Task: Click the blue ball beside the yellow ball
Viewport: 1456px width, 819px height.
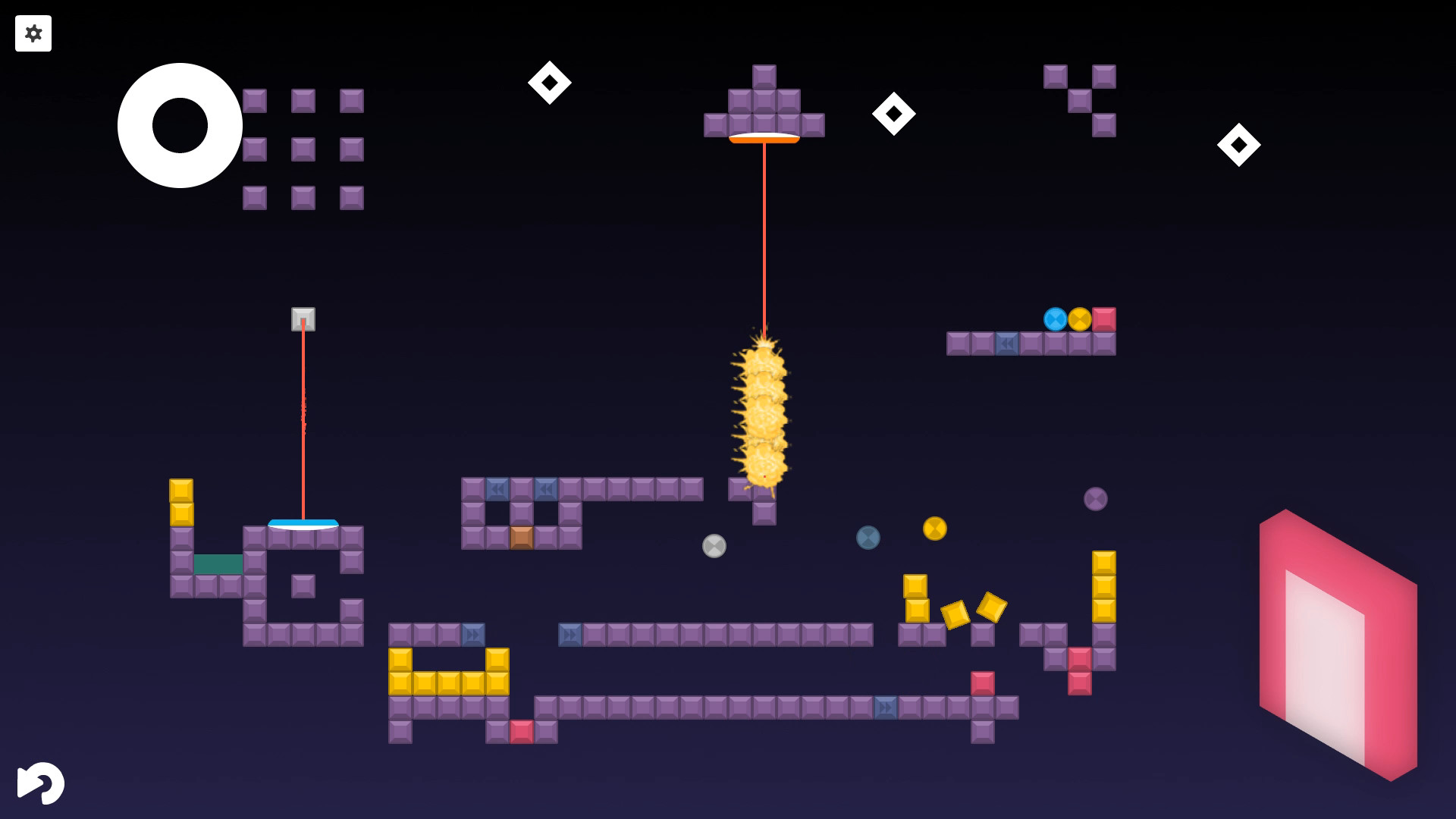Action: 1055,321
